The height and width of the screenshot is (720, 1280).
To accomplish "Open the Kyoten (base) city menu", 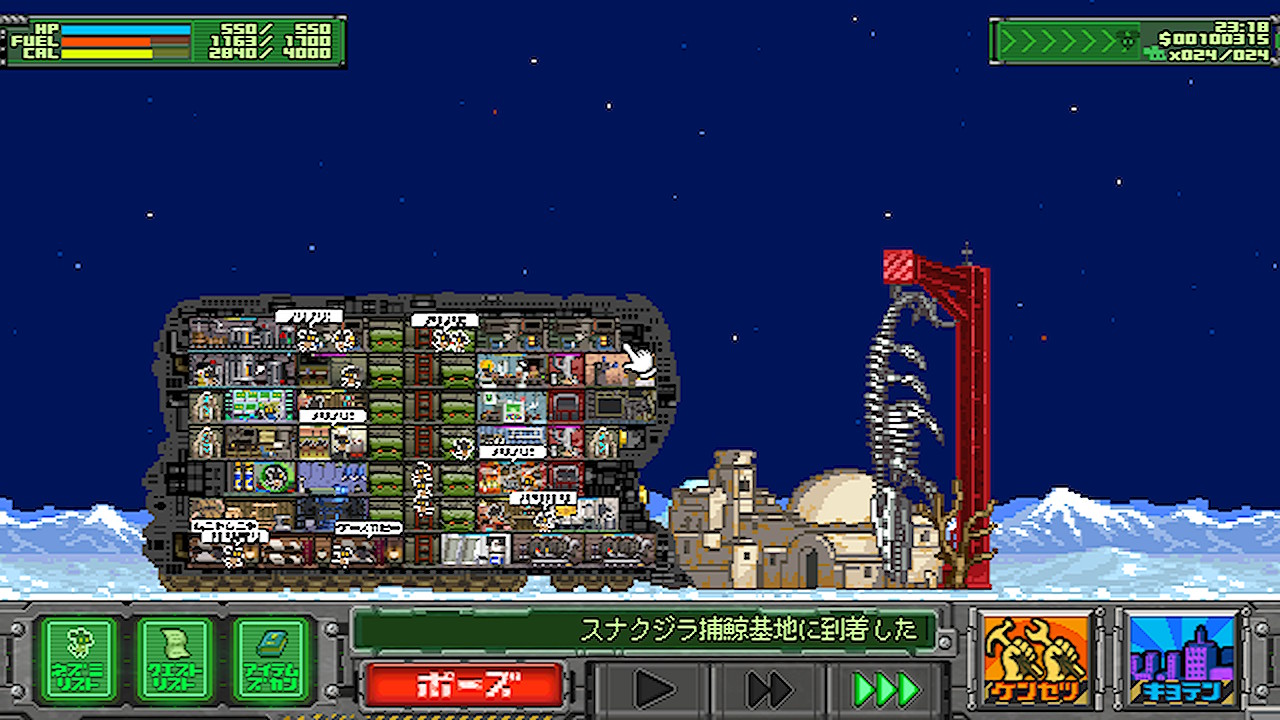I will tap(1181, 659).
